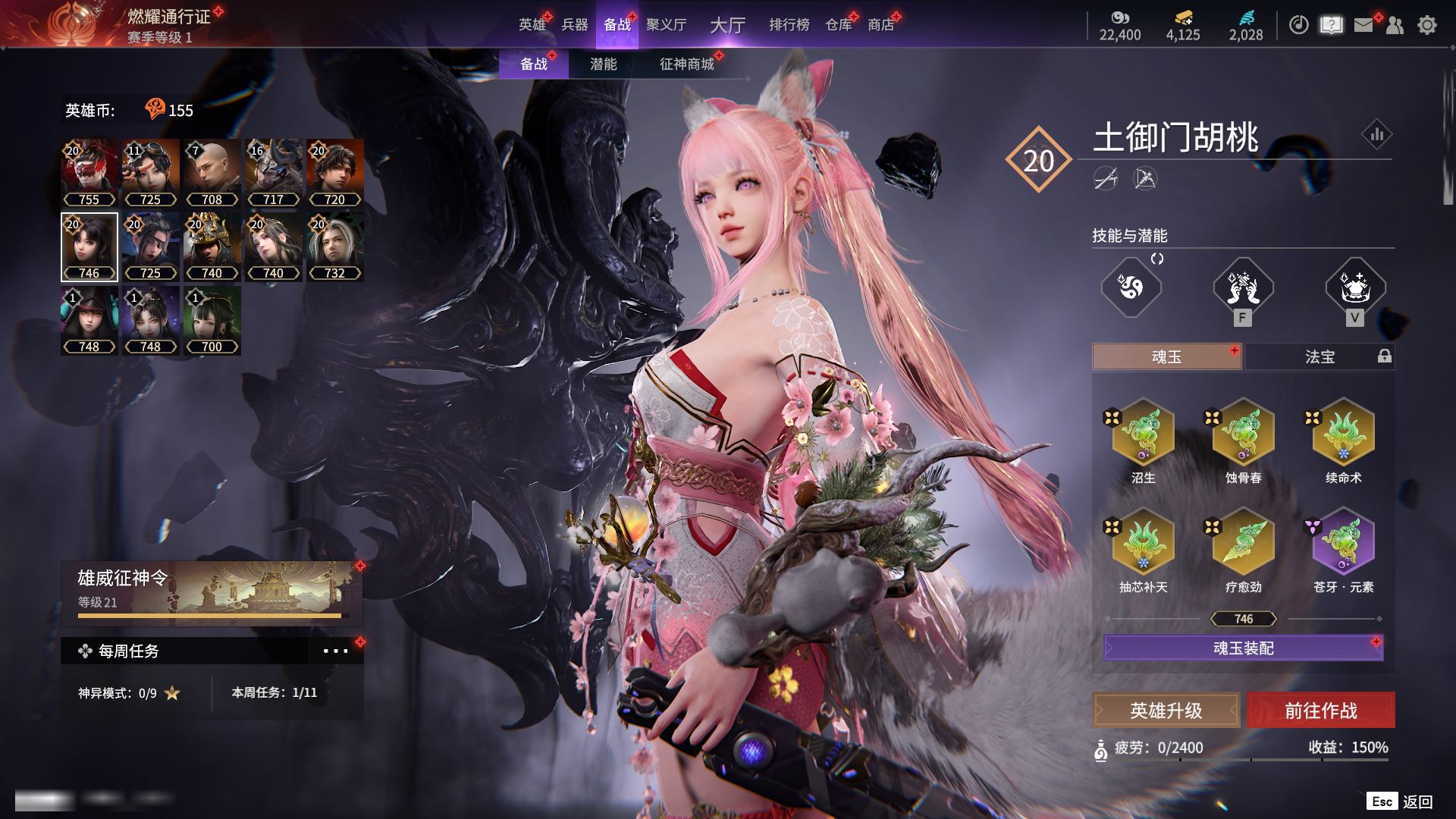
Task: Visit the 商店 shop
Action: [881, 25]
